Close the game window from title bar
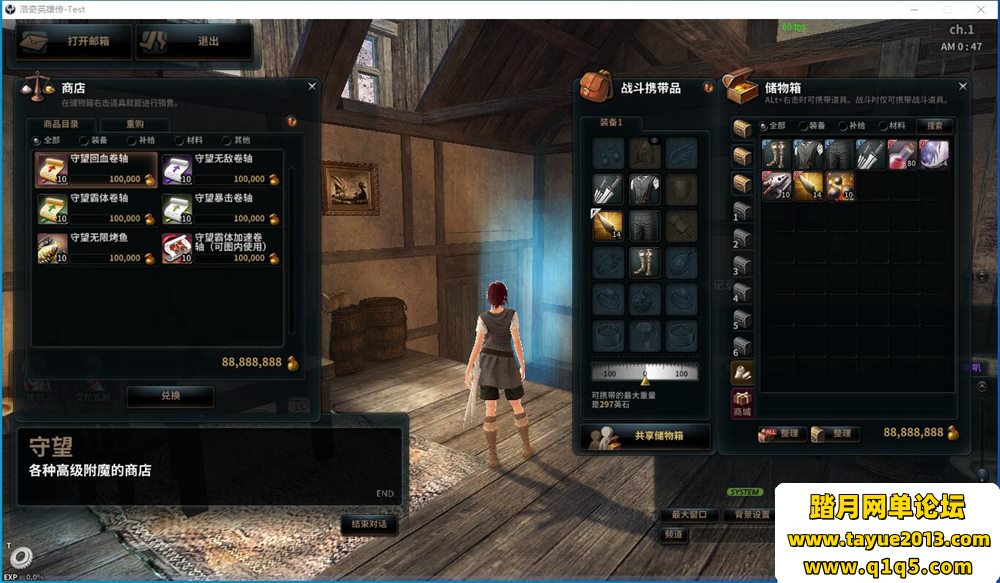Viewport: 1000px width, 583px height. 980,8
